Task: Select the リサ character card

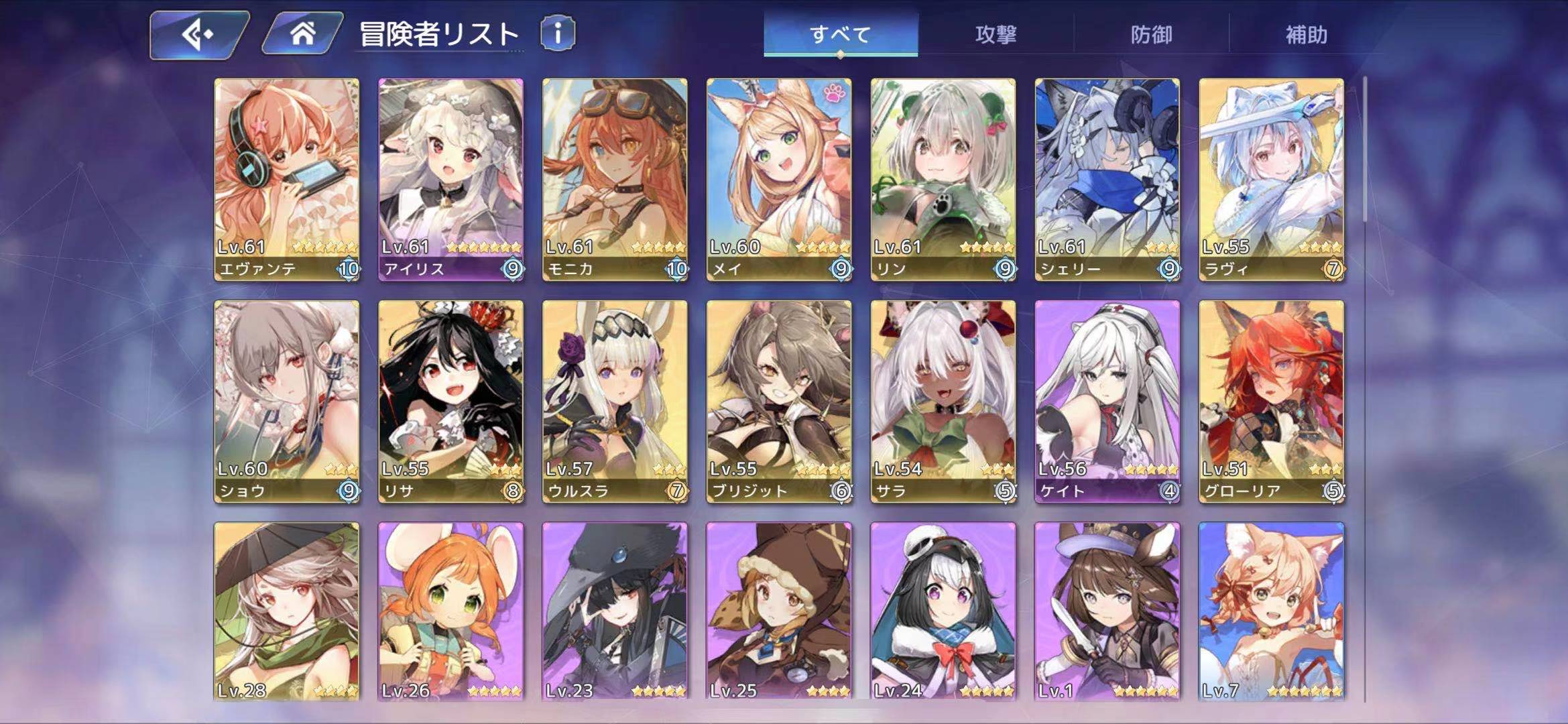Action: coord(450,401)
